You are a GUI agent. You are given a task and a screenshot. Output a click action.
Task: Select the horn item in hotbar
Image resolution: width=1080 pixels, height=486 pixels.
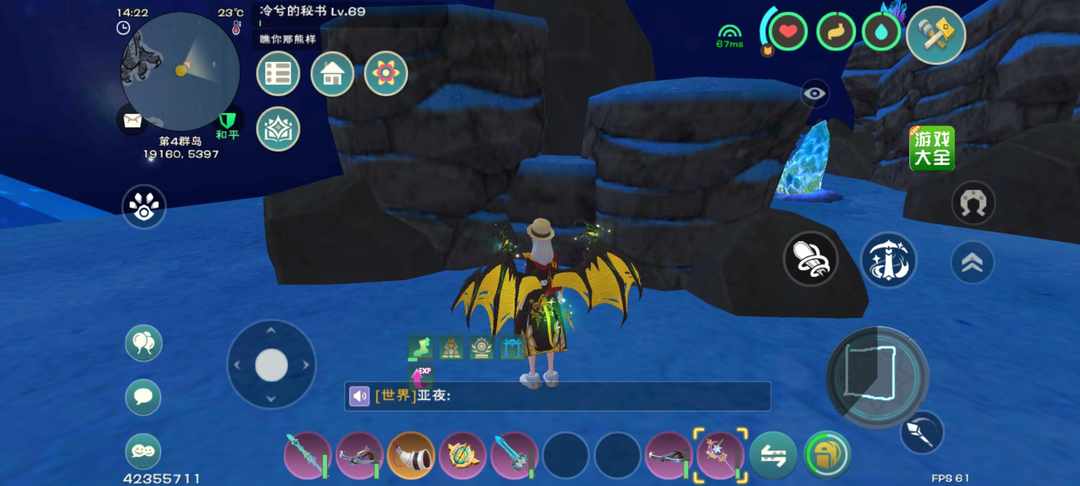(410, 455)
